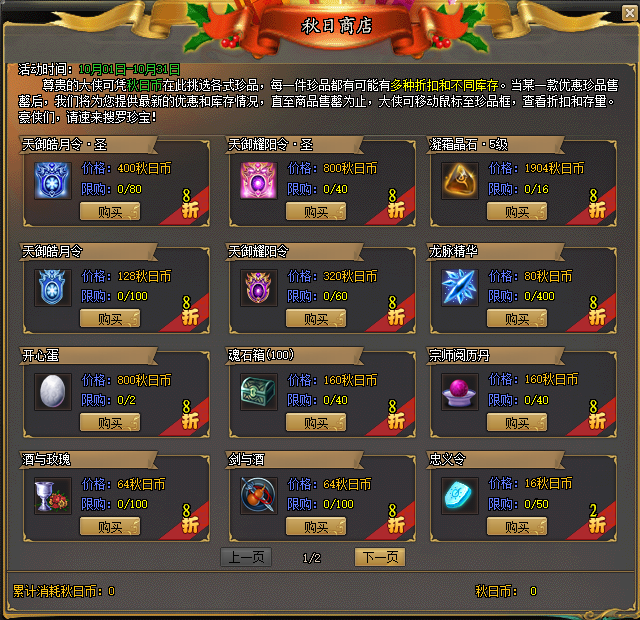This screenshot has width=640, height=620.
Task: Buy the 开心蛋 egg
Action: (110, 423)
